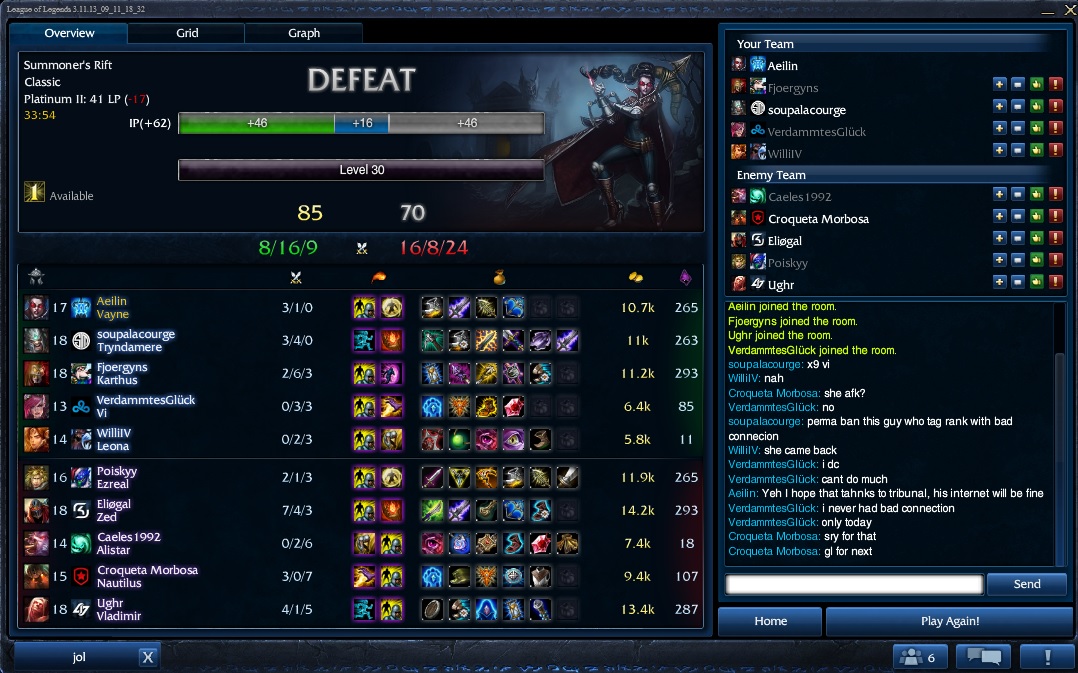The height and width of the screenshot is (673, 1078).
Task: Add soupalacourge as a friend
Action: click(x=999, y=109)
